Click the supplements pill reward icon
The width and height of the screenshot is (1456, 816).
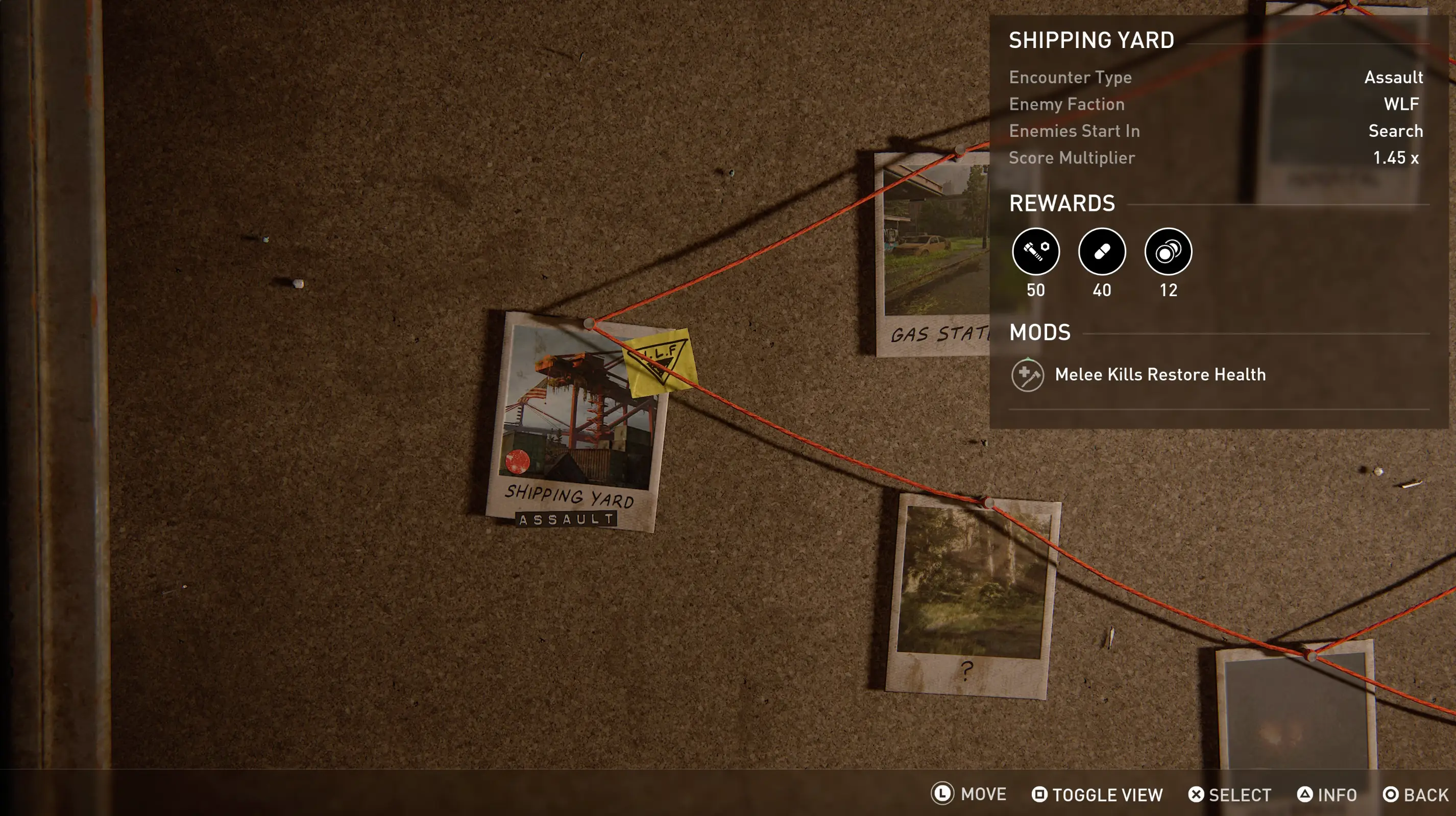tap(1102, 252)
